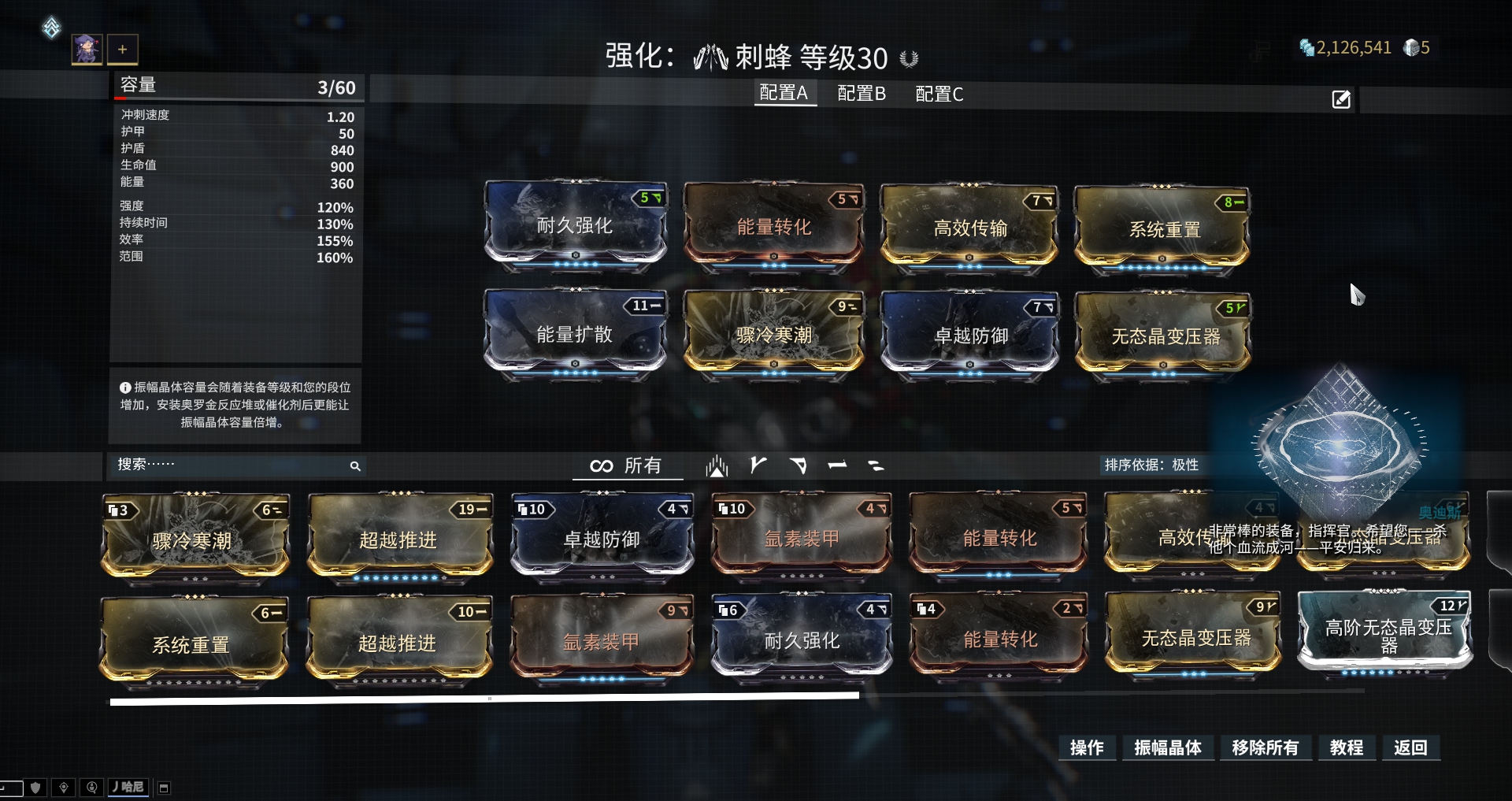The width and height of the screenshot is (1512, 801).
Task: Switch to 配置B configuration tab
Action: coord(862,93)
